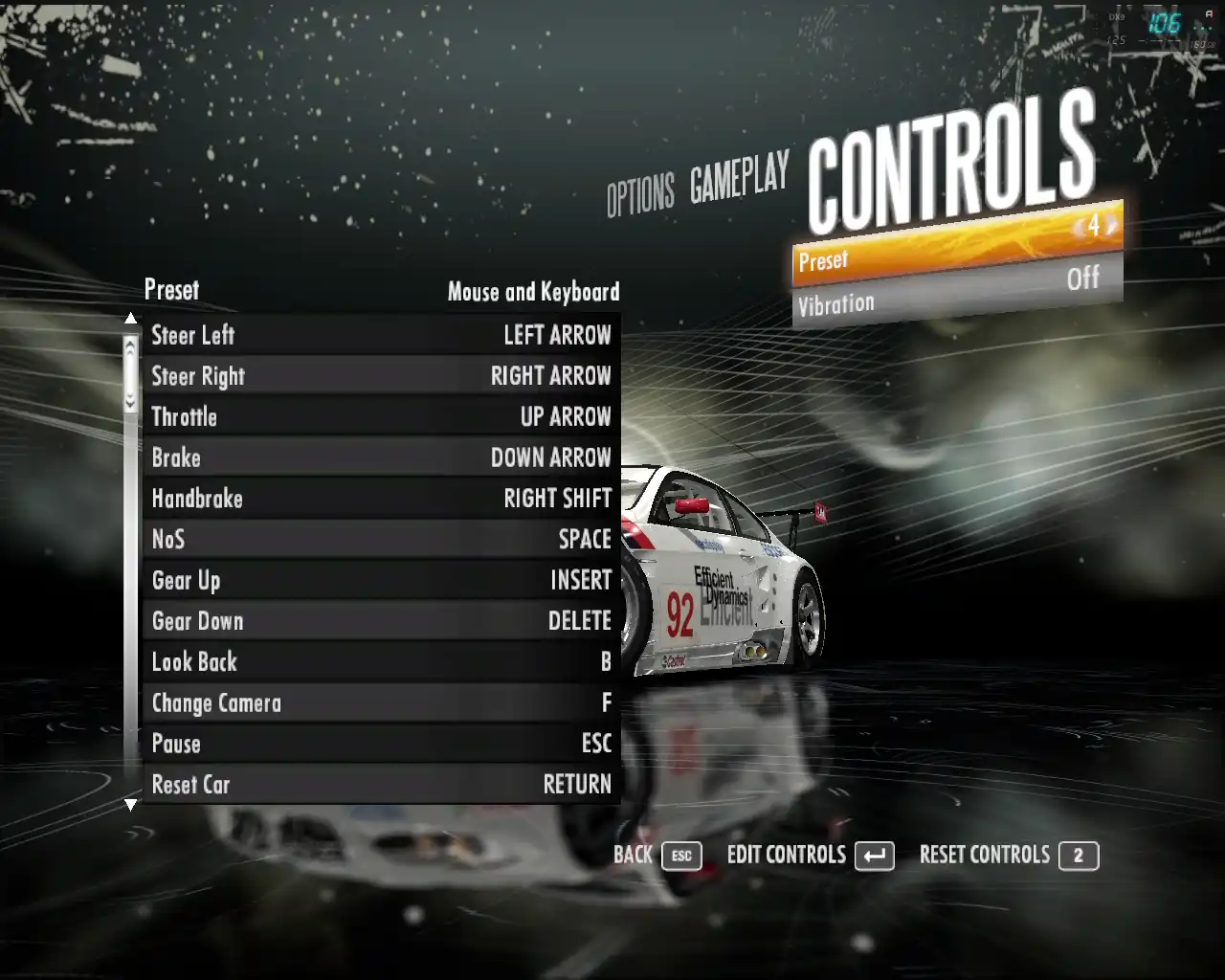This screenshot has width=1225, height=980.
Task: Toggle the Vibration setting
Action: [957, 292]
